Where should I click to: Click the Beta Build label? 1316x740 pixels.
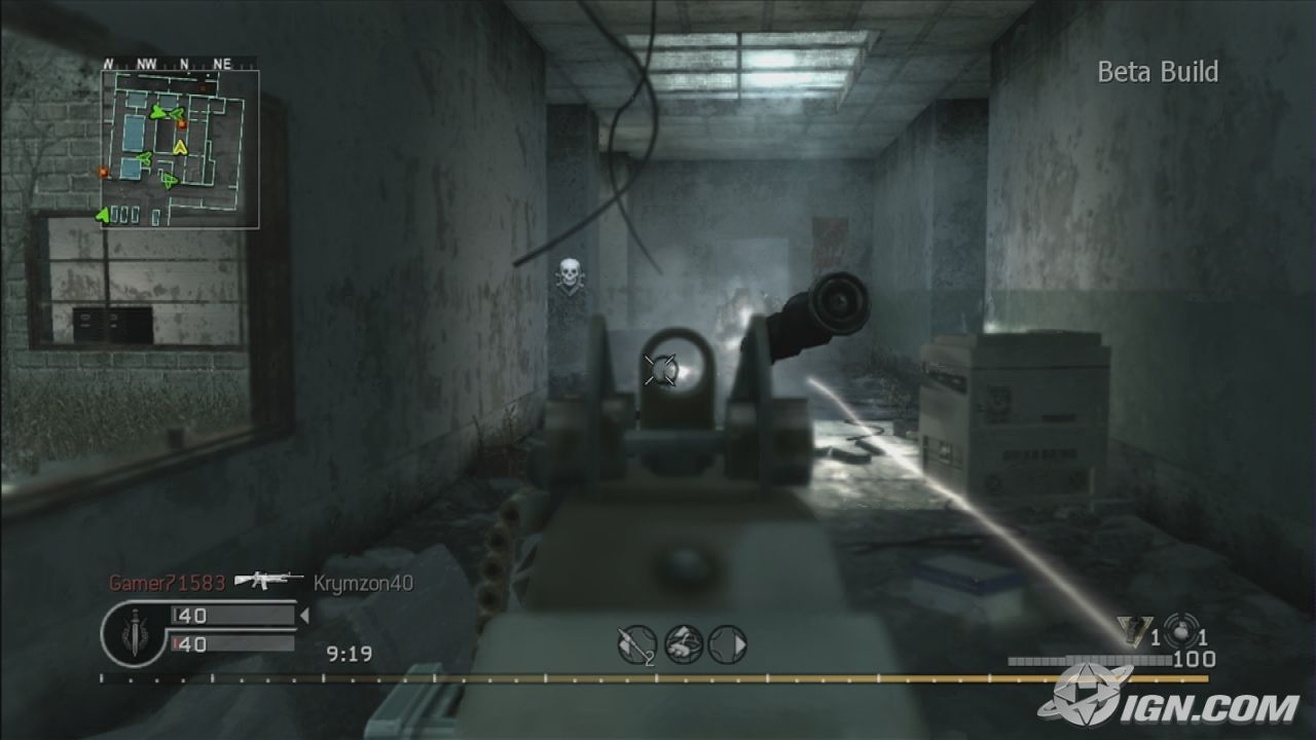click(x=1156, y=72)
